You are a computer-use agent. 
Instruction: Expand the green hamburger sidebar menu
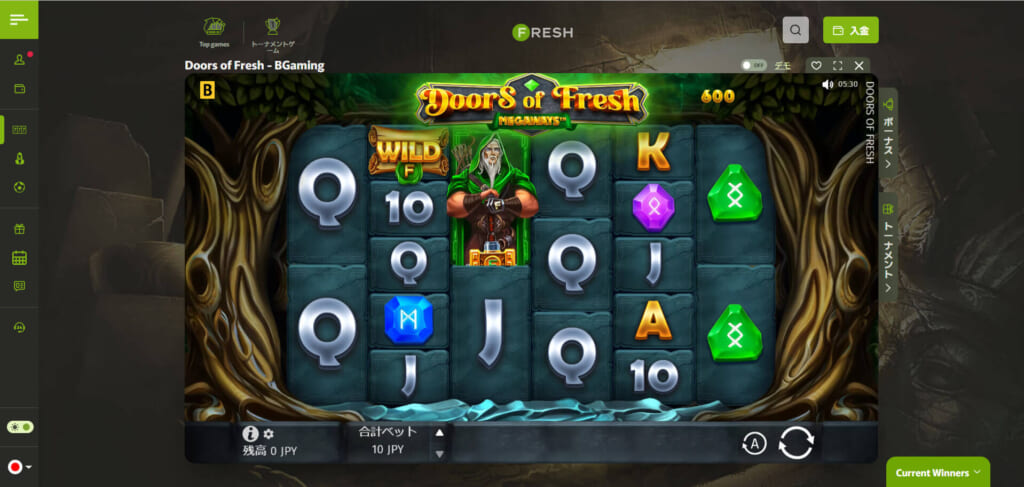(x=19, y=20)
